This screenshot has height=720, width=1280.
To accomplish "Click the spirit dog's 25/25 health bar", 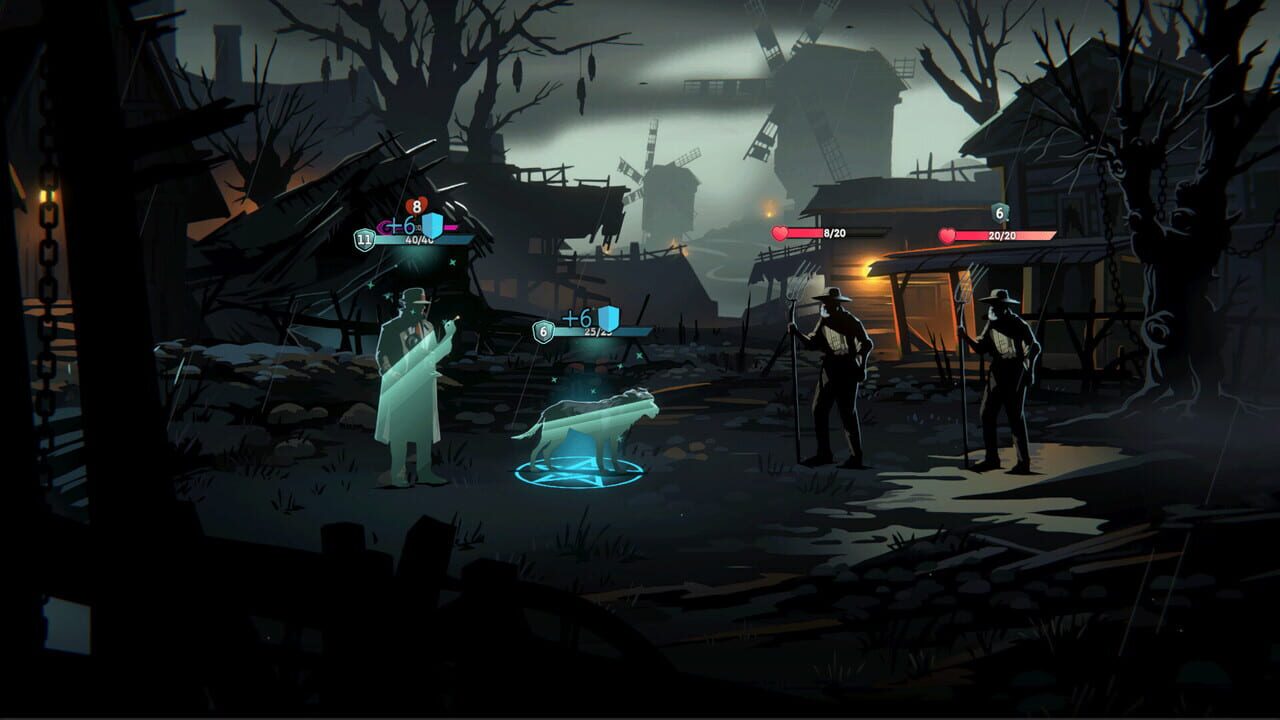I will pyautogui.click(x=600, y=332).
